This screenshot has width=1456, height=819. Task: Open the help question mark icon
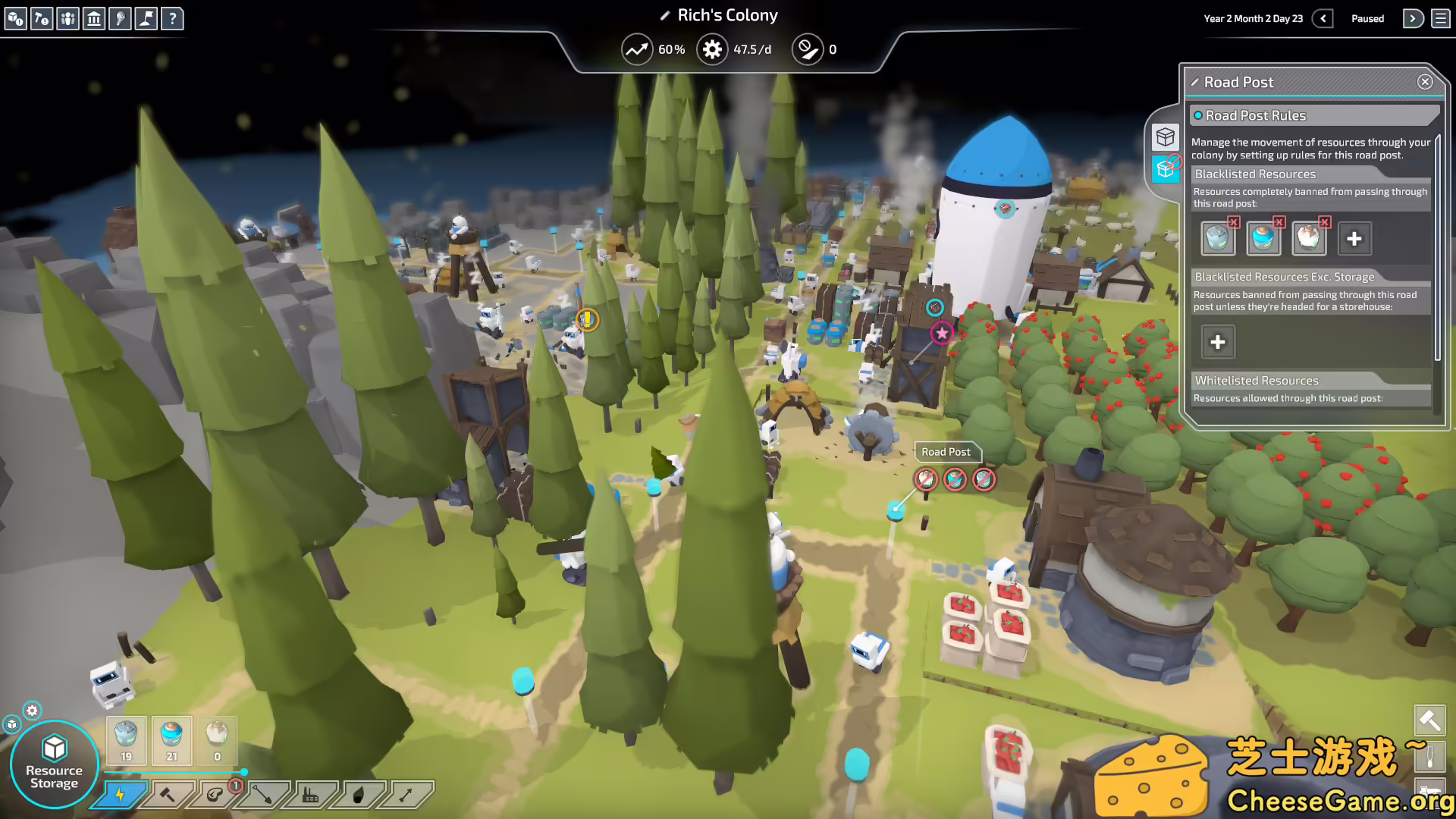(x=172, y=19)
